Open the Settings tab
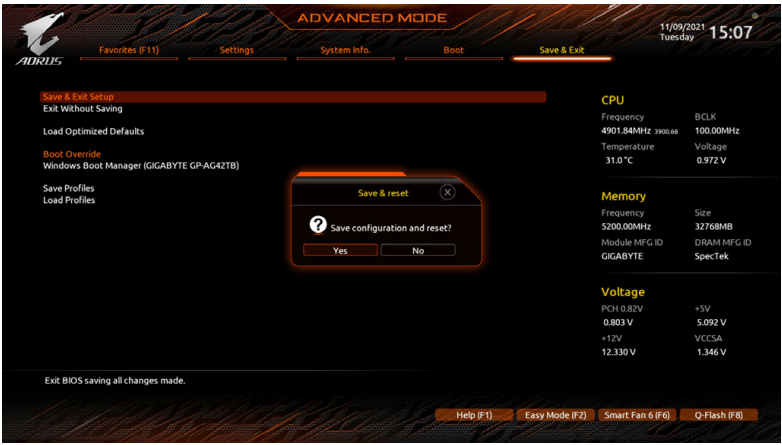 click(236, 50)
